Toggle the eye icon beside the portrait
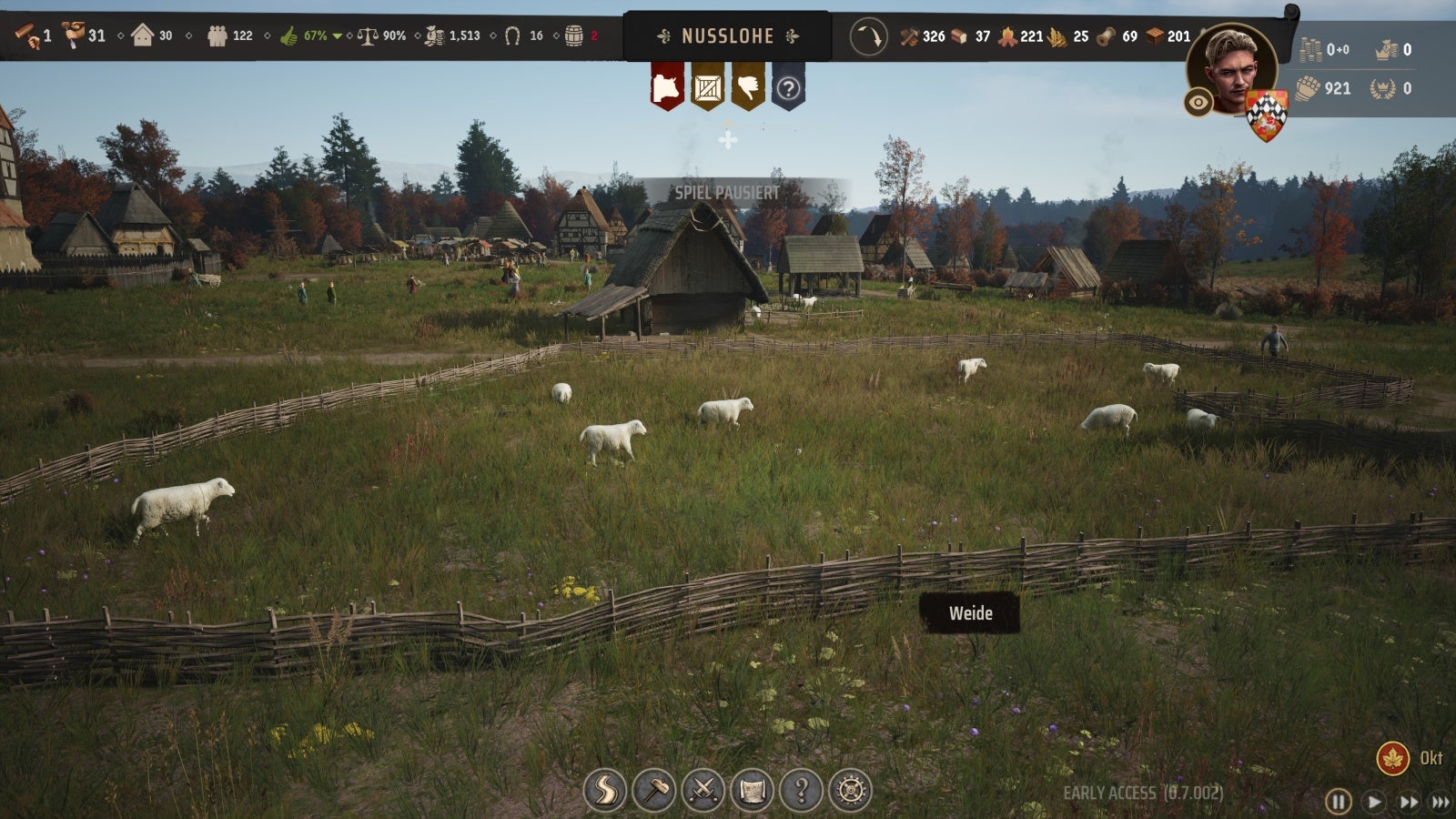Screen dimensions: 1456x819 coord(1198,103)
